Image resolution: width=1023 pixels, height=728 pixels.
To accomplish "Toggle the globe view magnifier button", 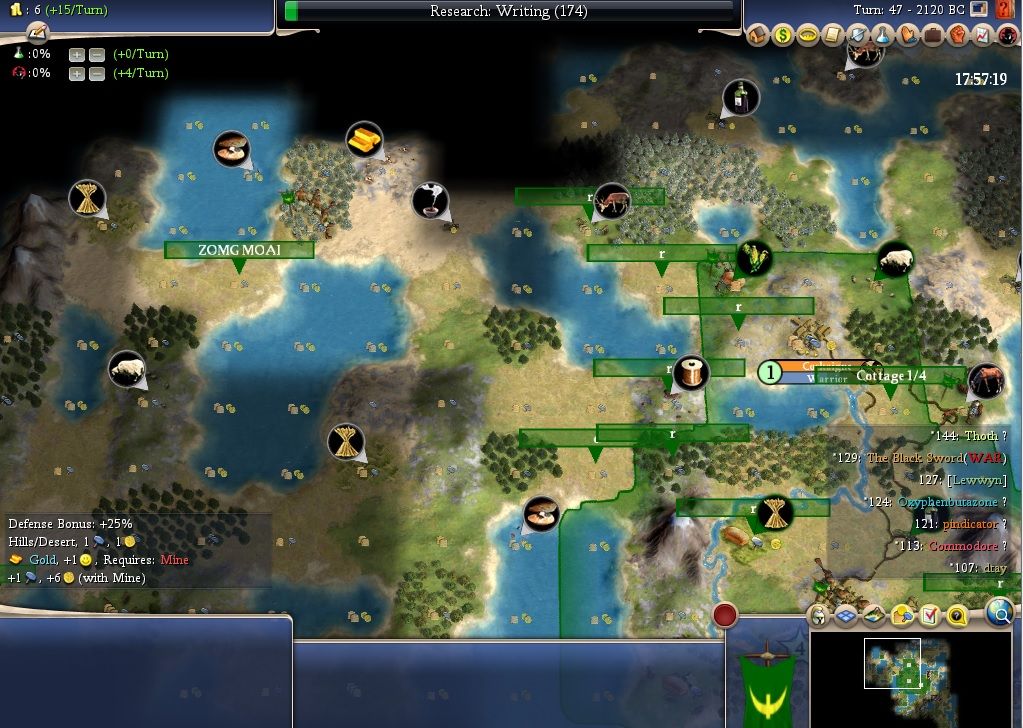I will tap(998, 613).
